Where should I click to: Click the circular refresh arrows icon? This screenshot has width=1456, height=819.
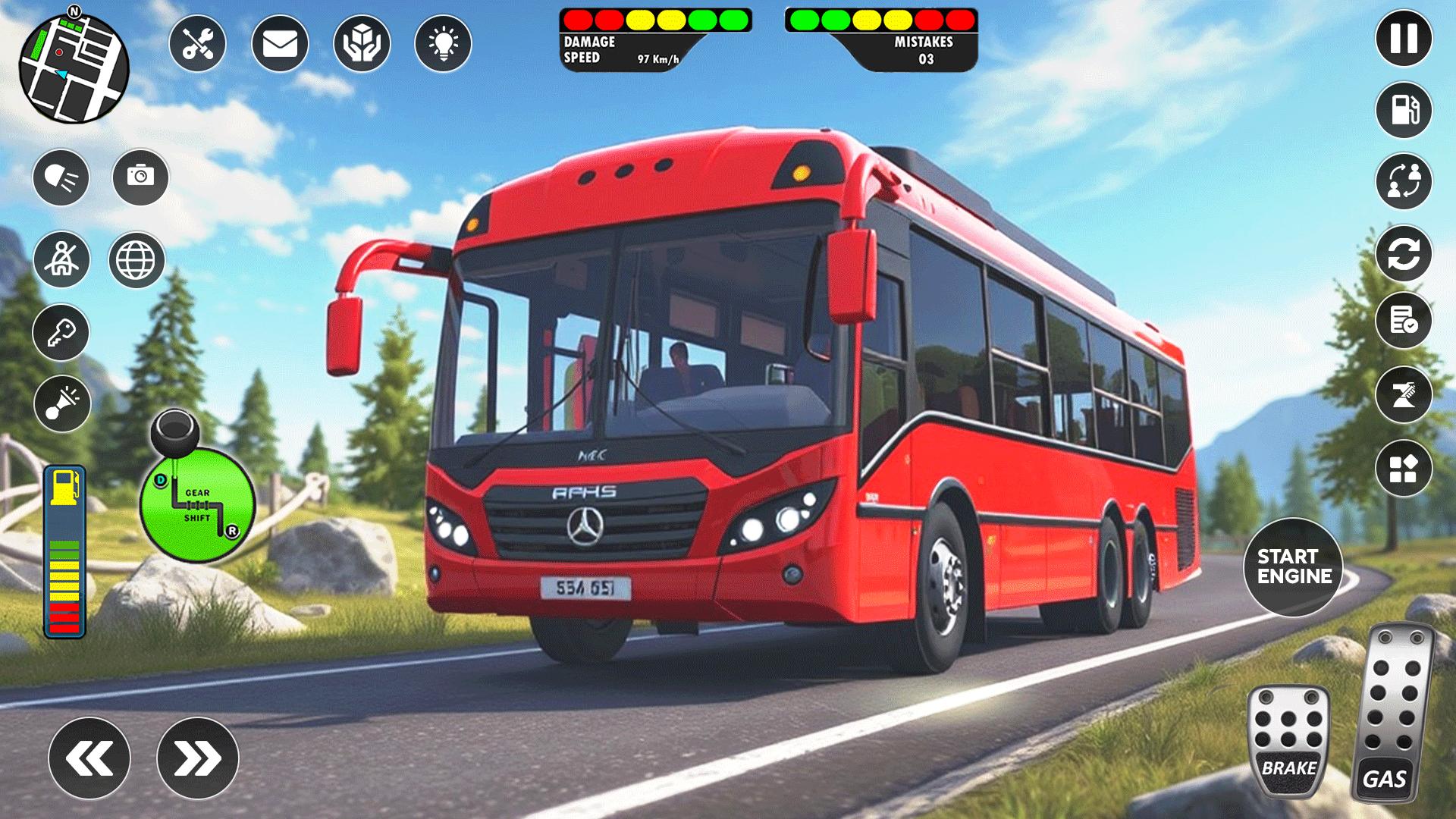coord(1404,254)
